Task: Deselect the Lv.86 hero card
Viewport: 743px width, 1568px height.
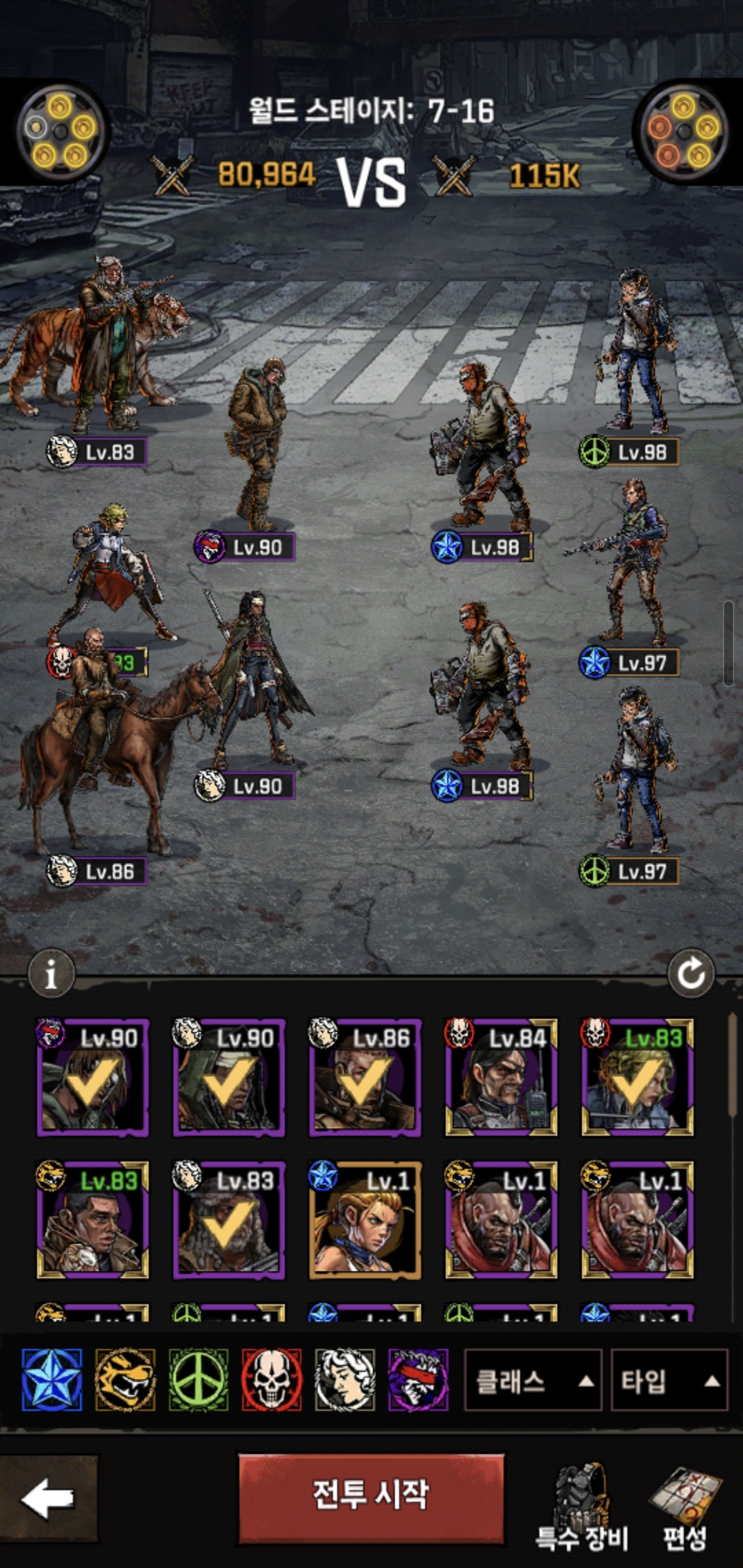Action: [x=365, y=1078]
